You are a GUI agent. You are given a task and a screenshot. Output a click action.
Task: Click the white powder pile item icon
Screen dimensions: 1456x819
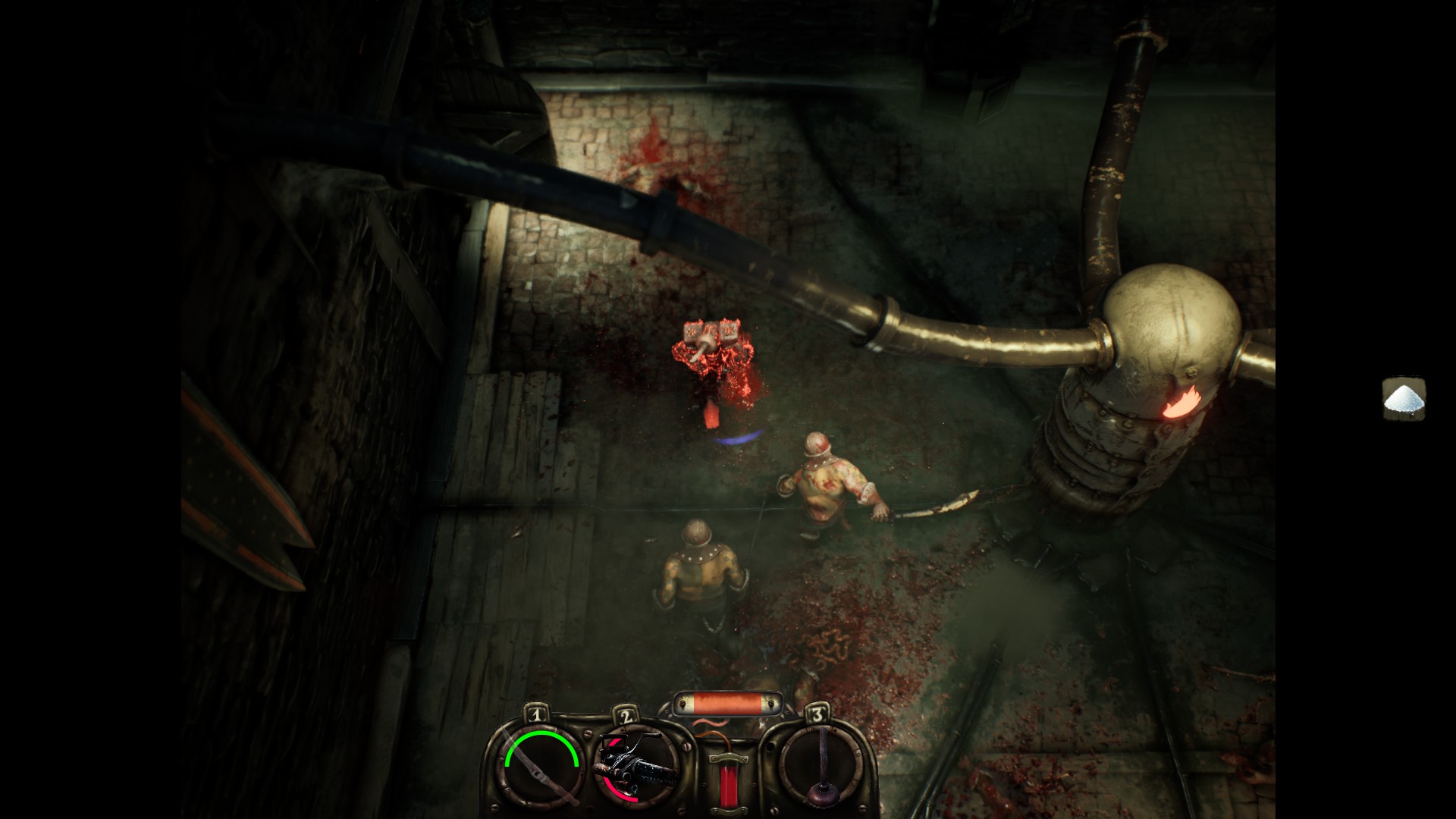[1404, 399]
